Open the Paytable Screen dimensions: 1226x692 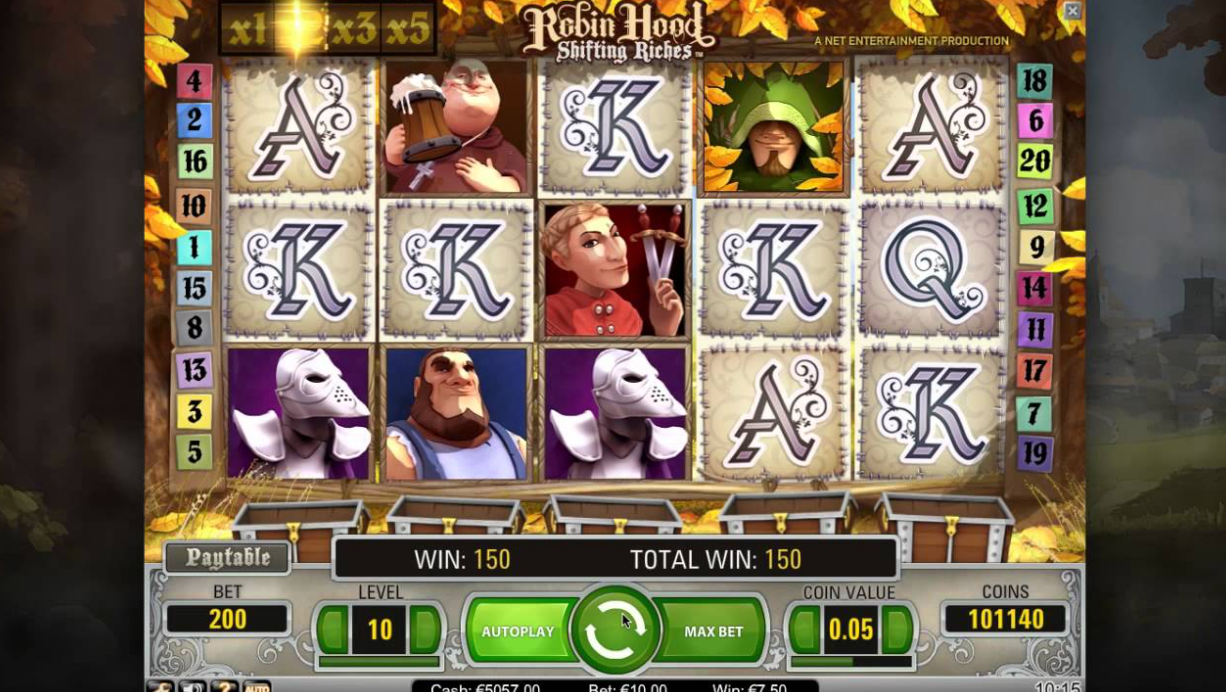coord(227,558)
